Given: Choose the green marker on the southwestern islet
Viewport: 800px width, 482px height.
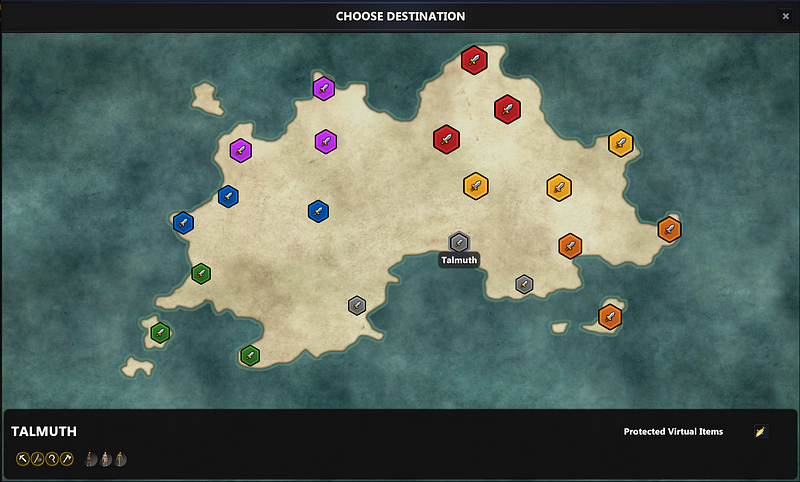Looking at the screenshot, I should (x=160, y=333).
